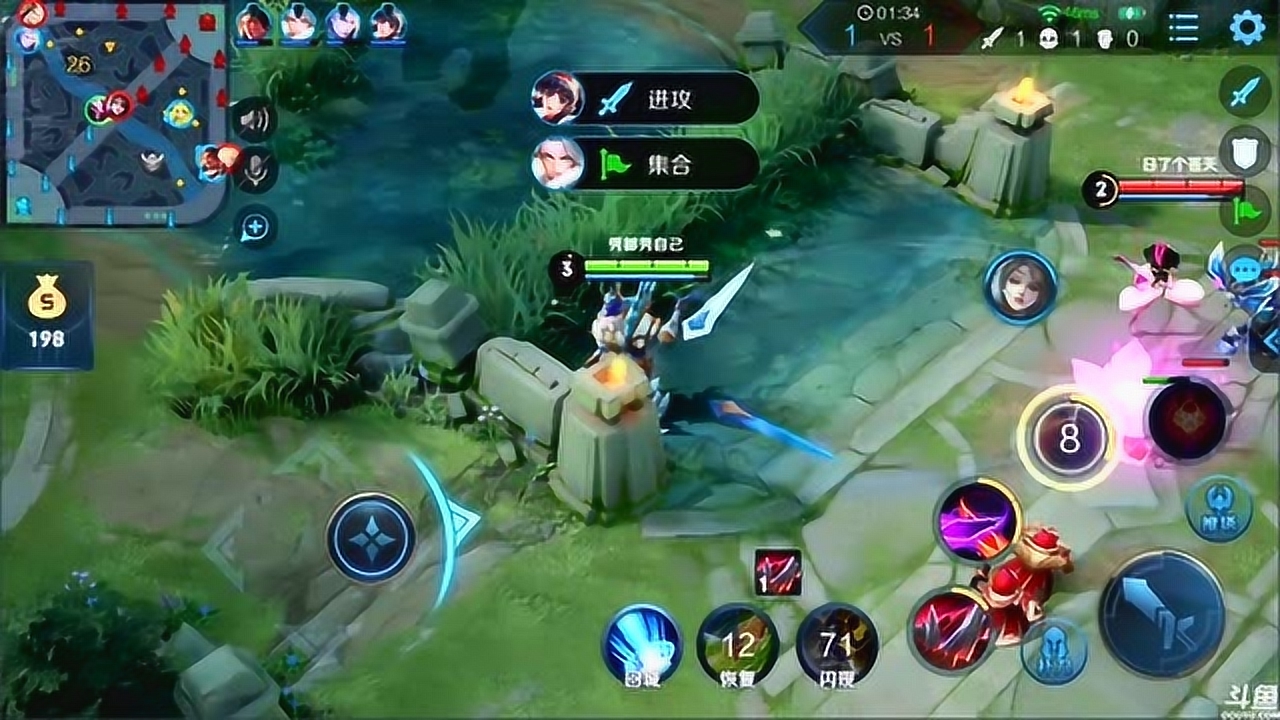The height and width of the screenshot is (720, 1280).
Task: Signal attack with the sword ping
Action: (x=1244, y=92)
